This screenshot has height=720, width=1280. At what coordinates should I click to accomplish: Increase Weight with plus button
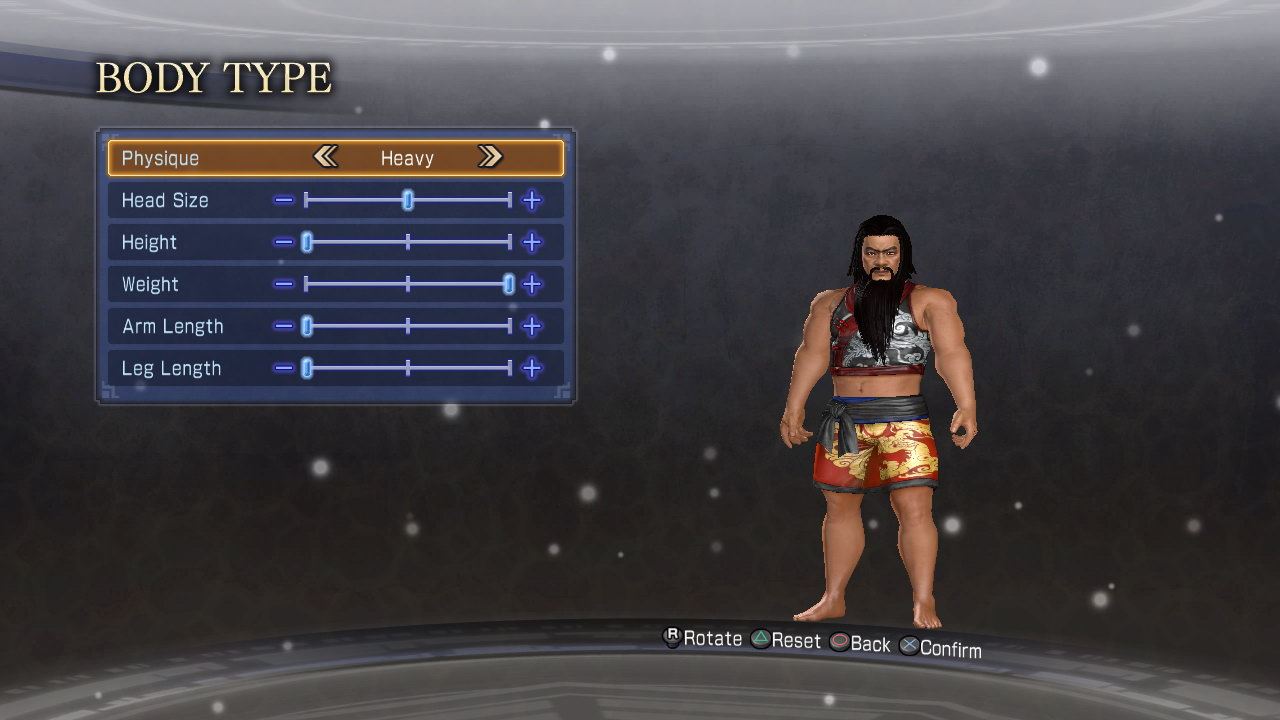click(x=532, y=284)
